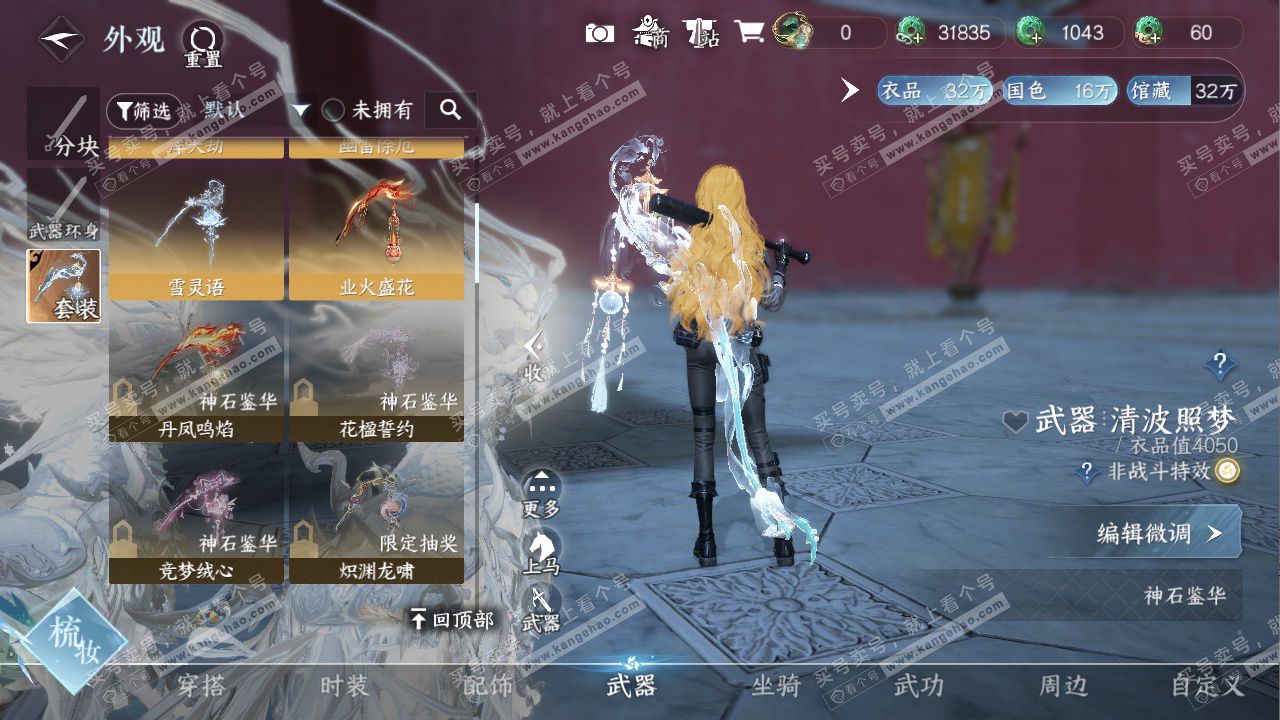
Task: Switch to the 武器环身 side category
Action: coord(64,206)
